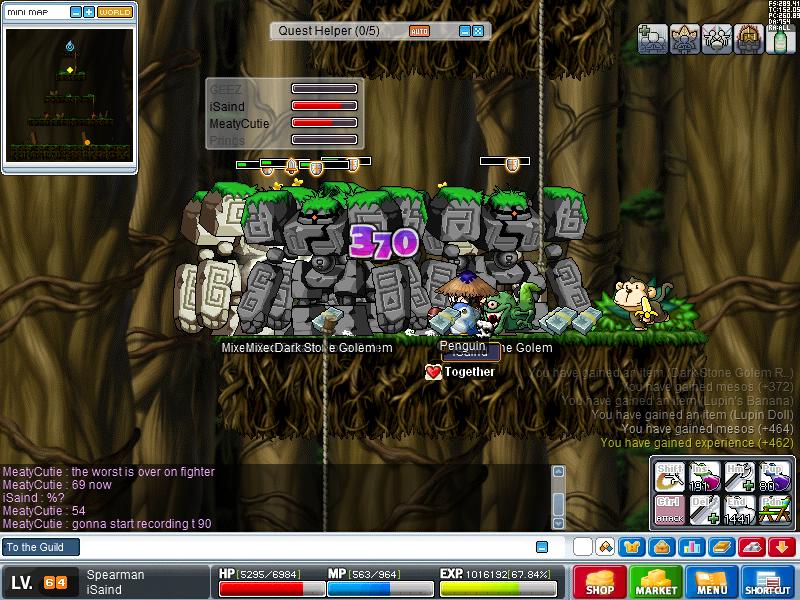Screen dimensions: 800x600
Task: Click the green bottle buff icon
Action: coord(779,39)
